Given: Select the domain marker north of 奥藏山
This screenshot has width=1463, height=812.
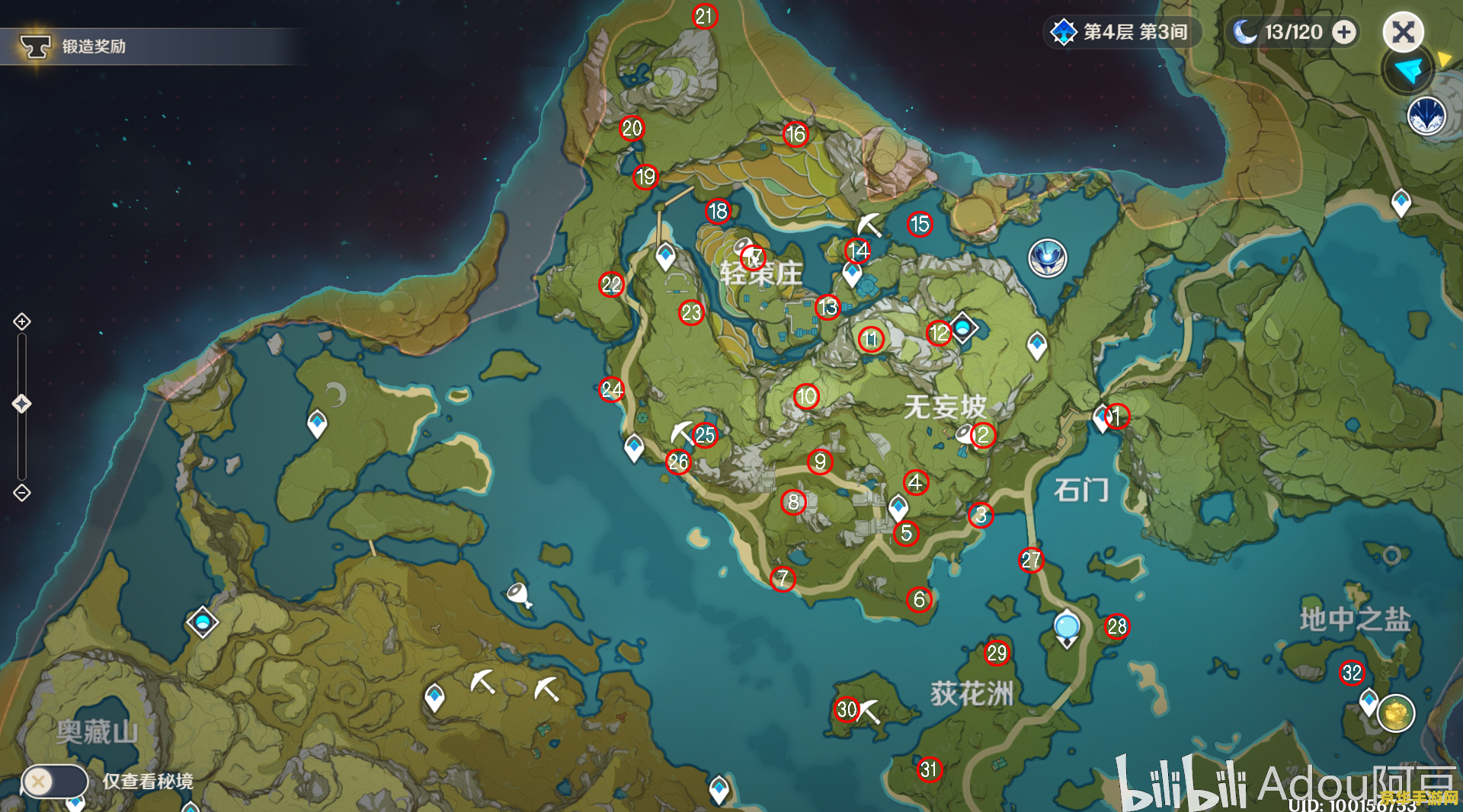Looking at the screenshot, I should [x=203, y=623].
